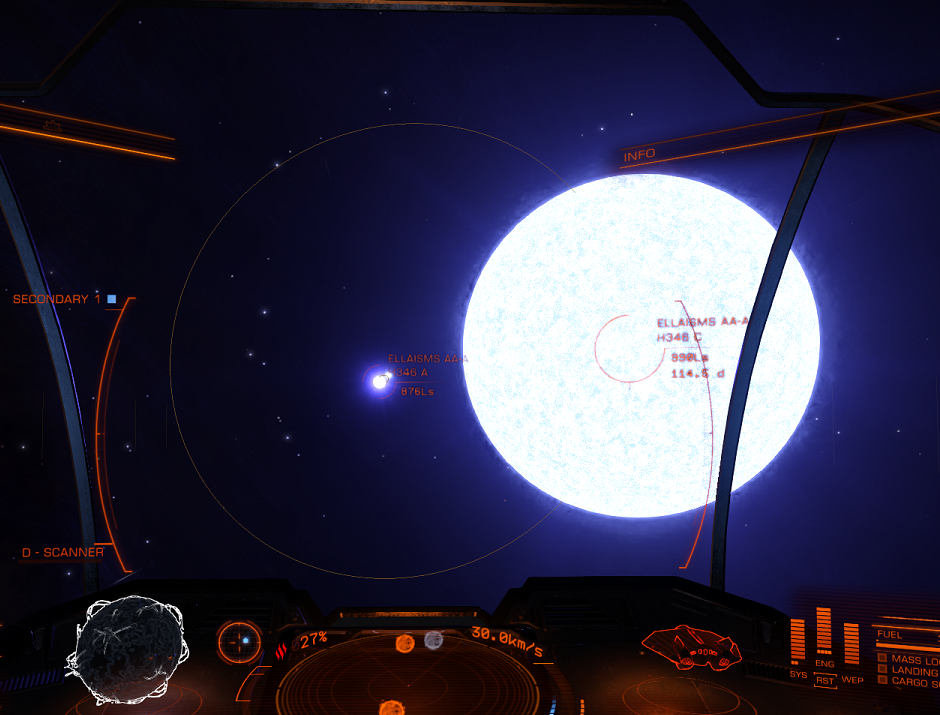Screen dimensions: 940x715
Task: Divert power to WEP
Action: click(852, 680)
